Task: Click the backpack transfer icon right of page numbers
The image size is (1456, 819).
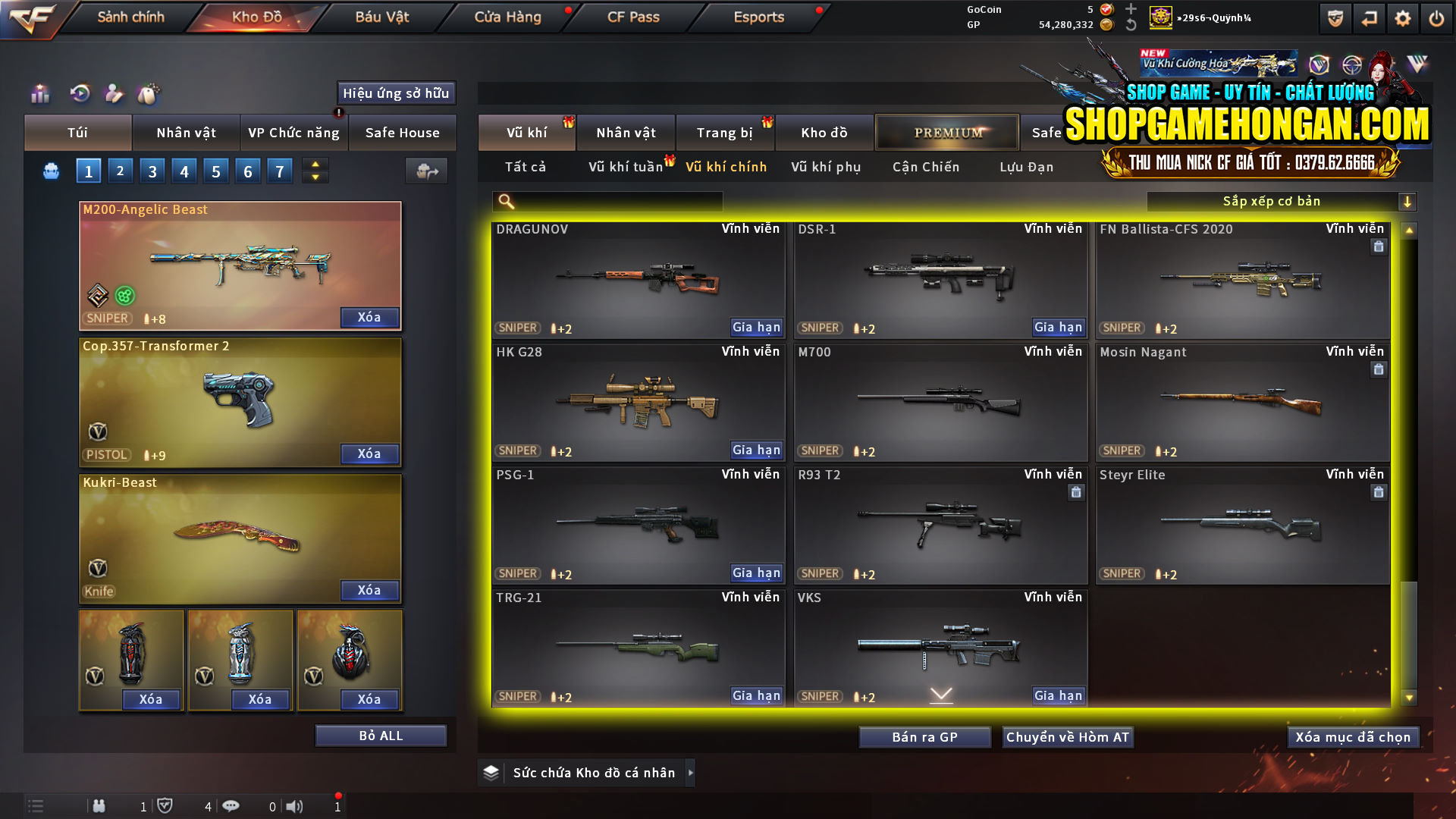Action: [425, 171]
